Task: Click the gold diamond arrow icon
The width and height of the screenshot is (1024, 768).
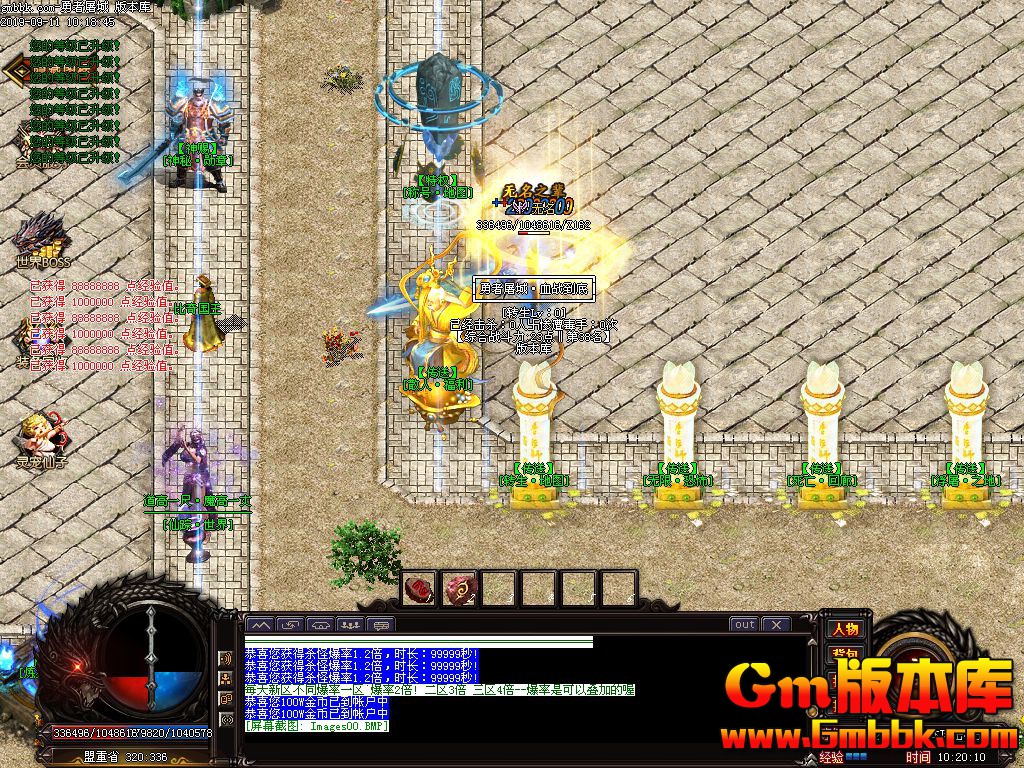Action: 16,70
